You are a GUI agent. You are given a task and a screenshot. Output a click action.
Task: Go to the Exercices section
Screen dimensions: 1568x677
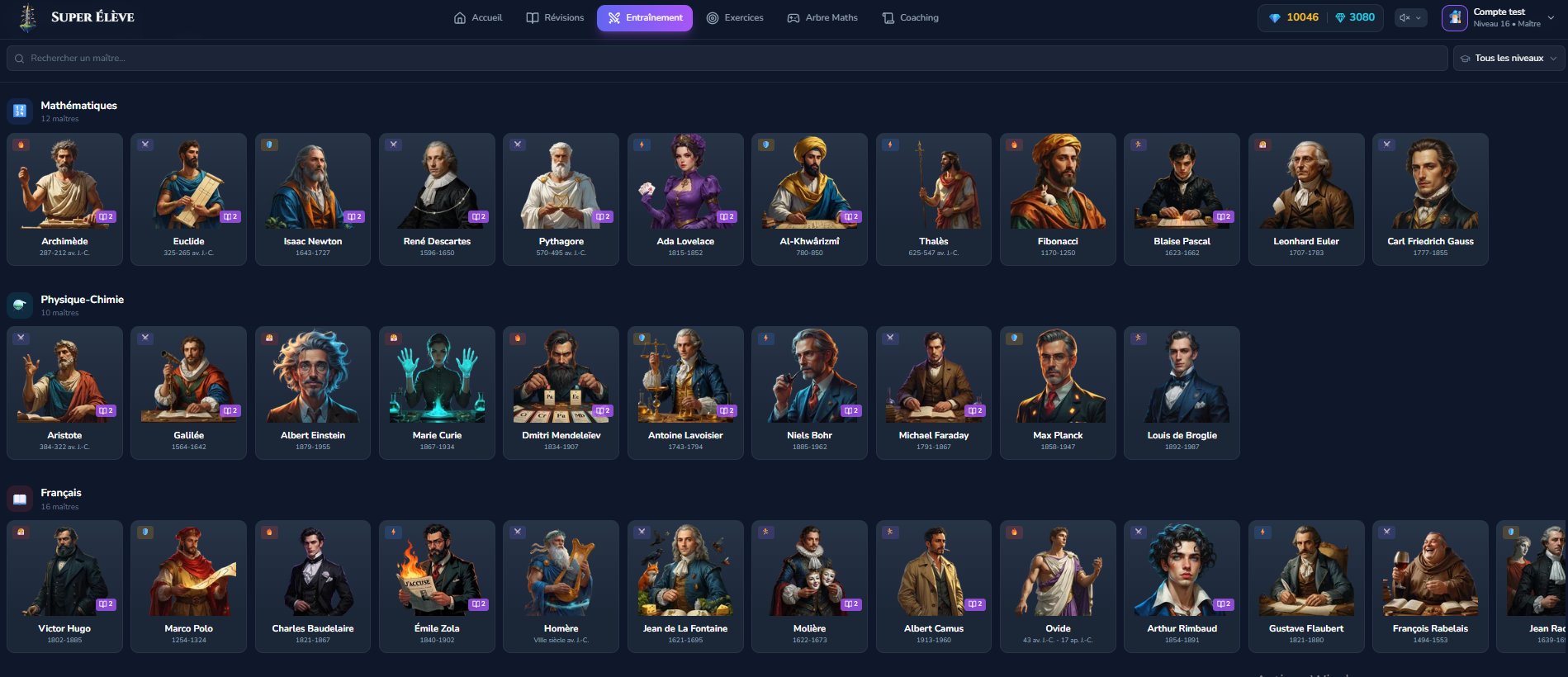pos(735,17)
